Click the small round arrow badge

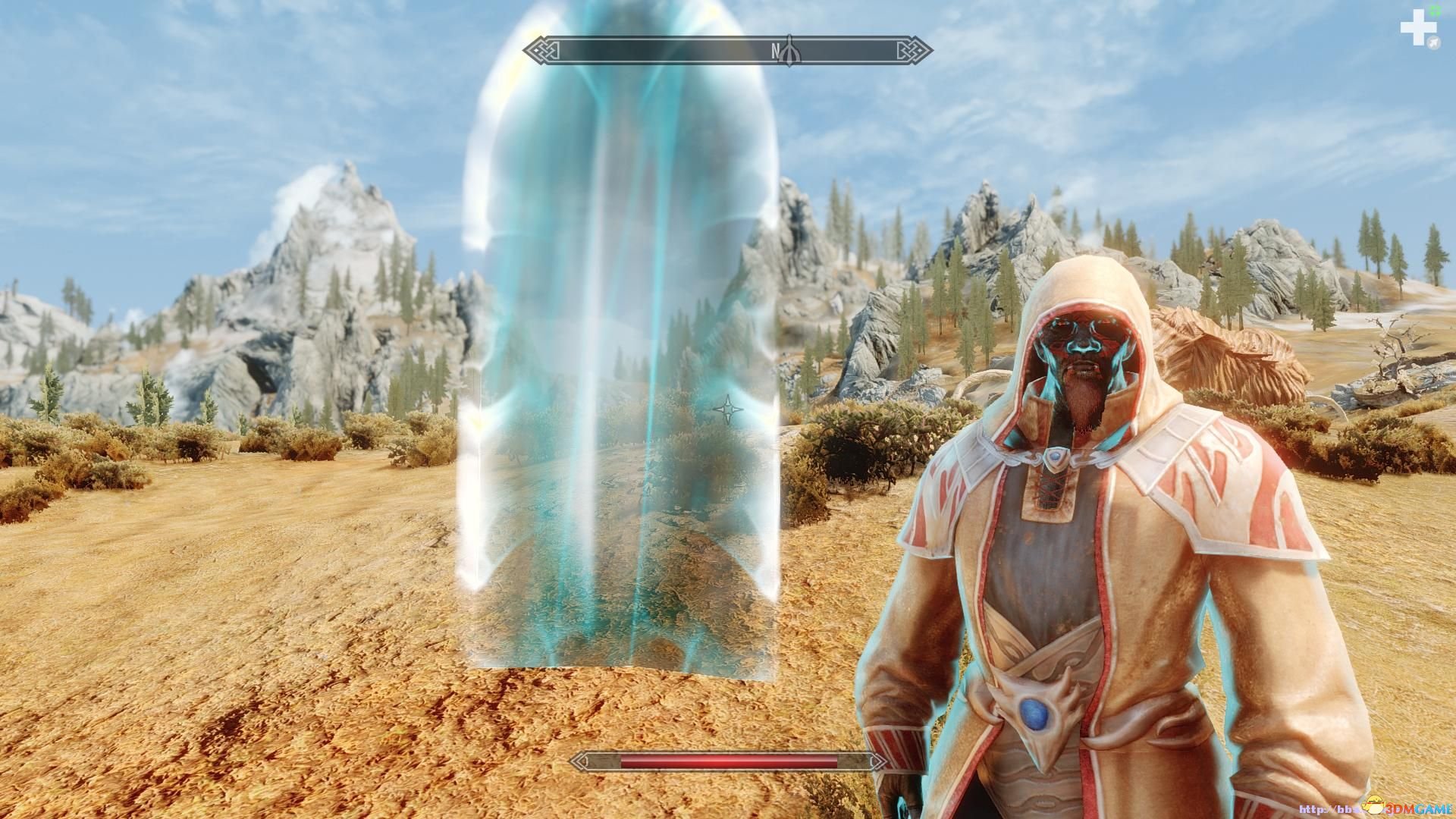1433,44
